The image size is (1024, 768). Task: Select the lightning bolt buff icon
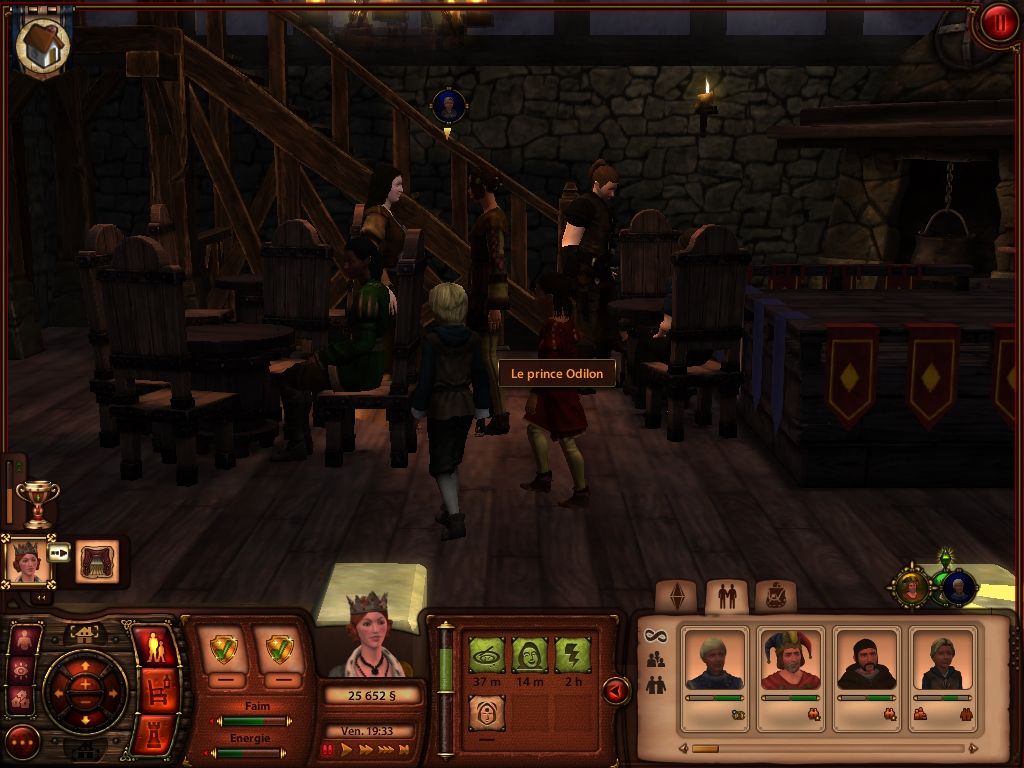(572, 655)
